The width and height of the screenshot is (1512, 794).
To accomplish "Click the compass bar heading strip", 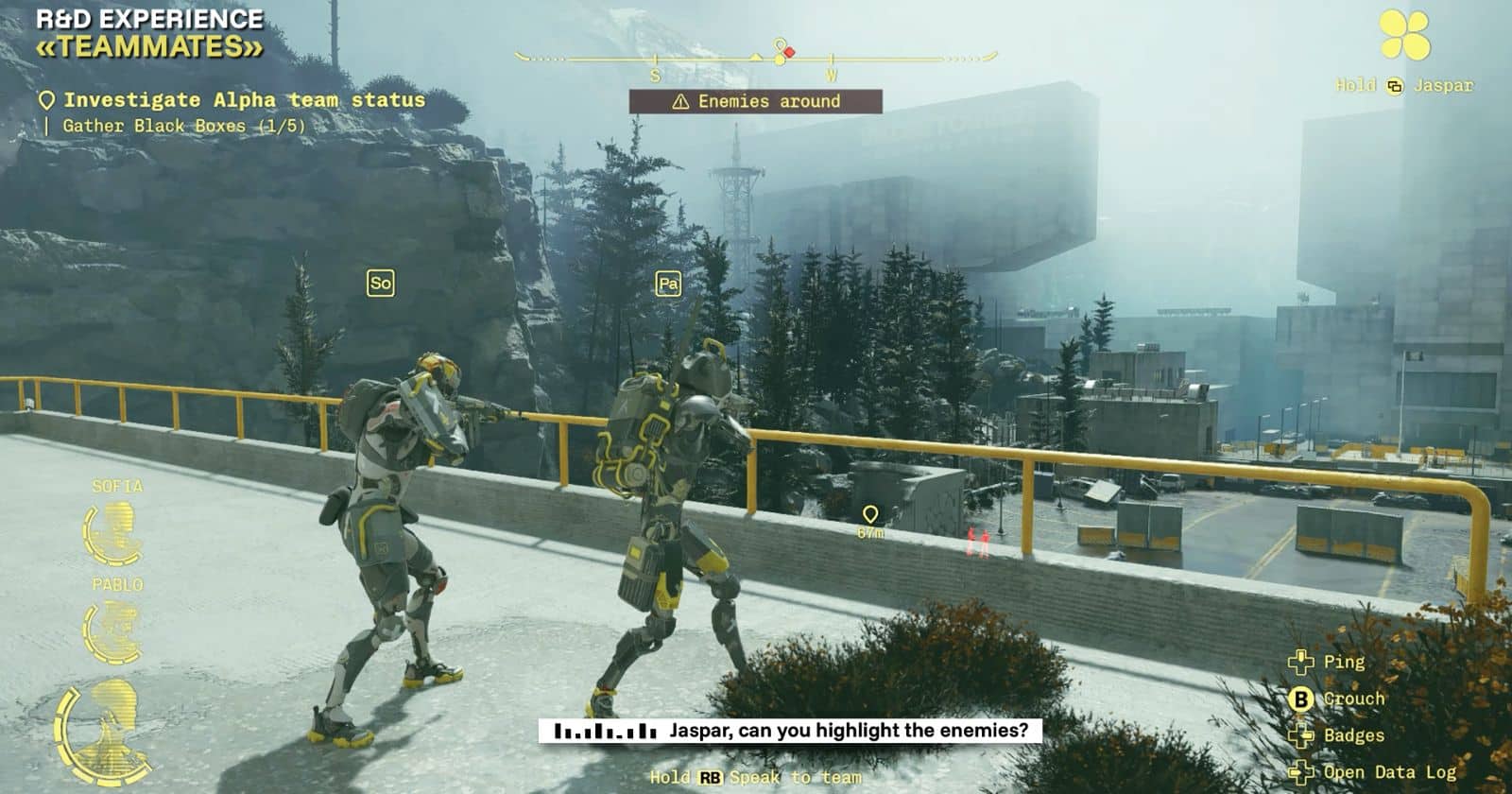I will 756,59.
